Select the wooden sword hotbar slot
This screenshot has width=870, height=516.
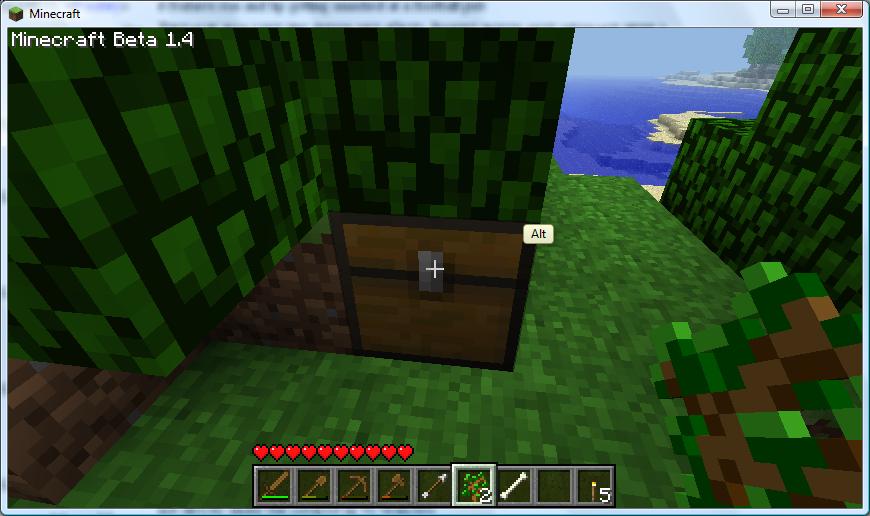[x=273, y=485]
